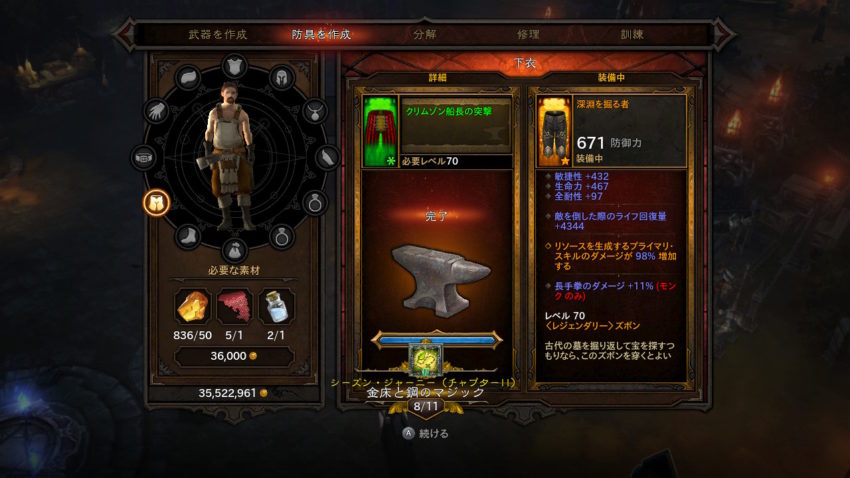850x478 pixels.
Task: Open the 訓練 training tab
Action: (x=630, y=34)
